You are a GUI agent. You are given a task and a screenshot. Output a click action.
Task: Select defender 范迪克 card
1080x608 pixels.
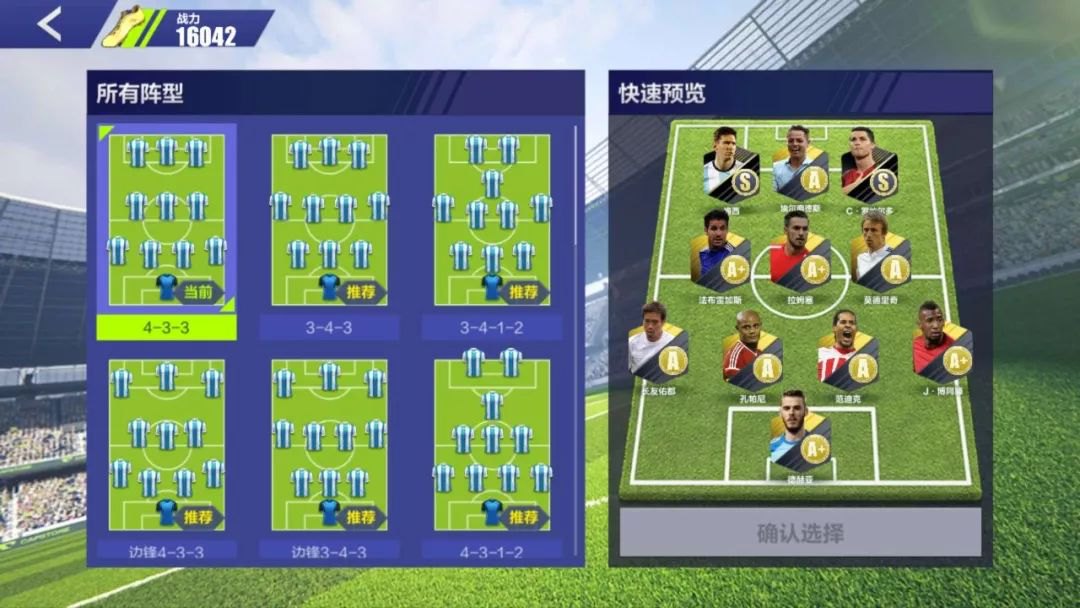847,350
